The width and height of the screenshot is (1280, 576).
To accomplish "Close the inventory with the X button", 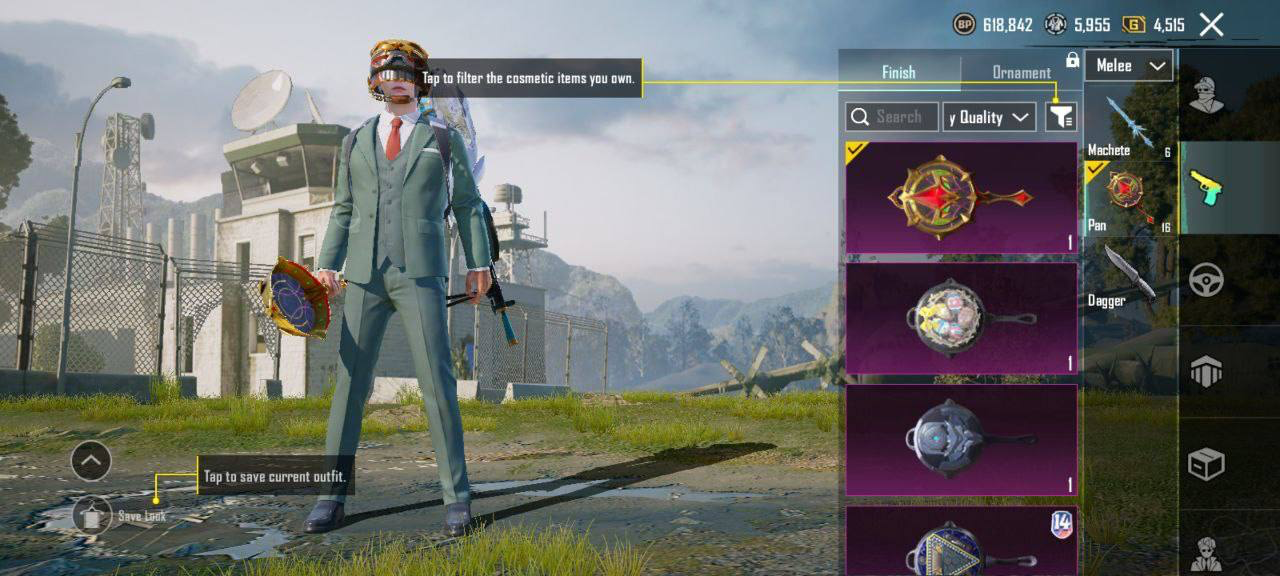I will click(1211, 25).
